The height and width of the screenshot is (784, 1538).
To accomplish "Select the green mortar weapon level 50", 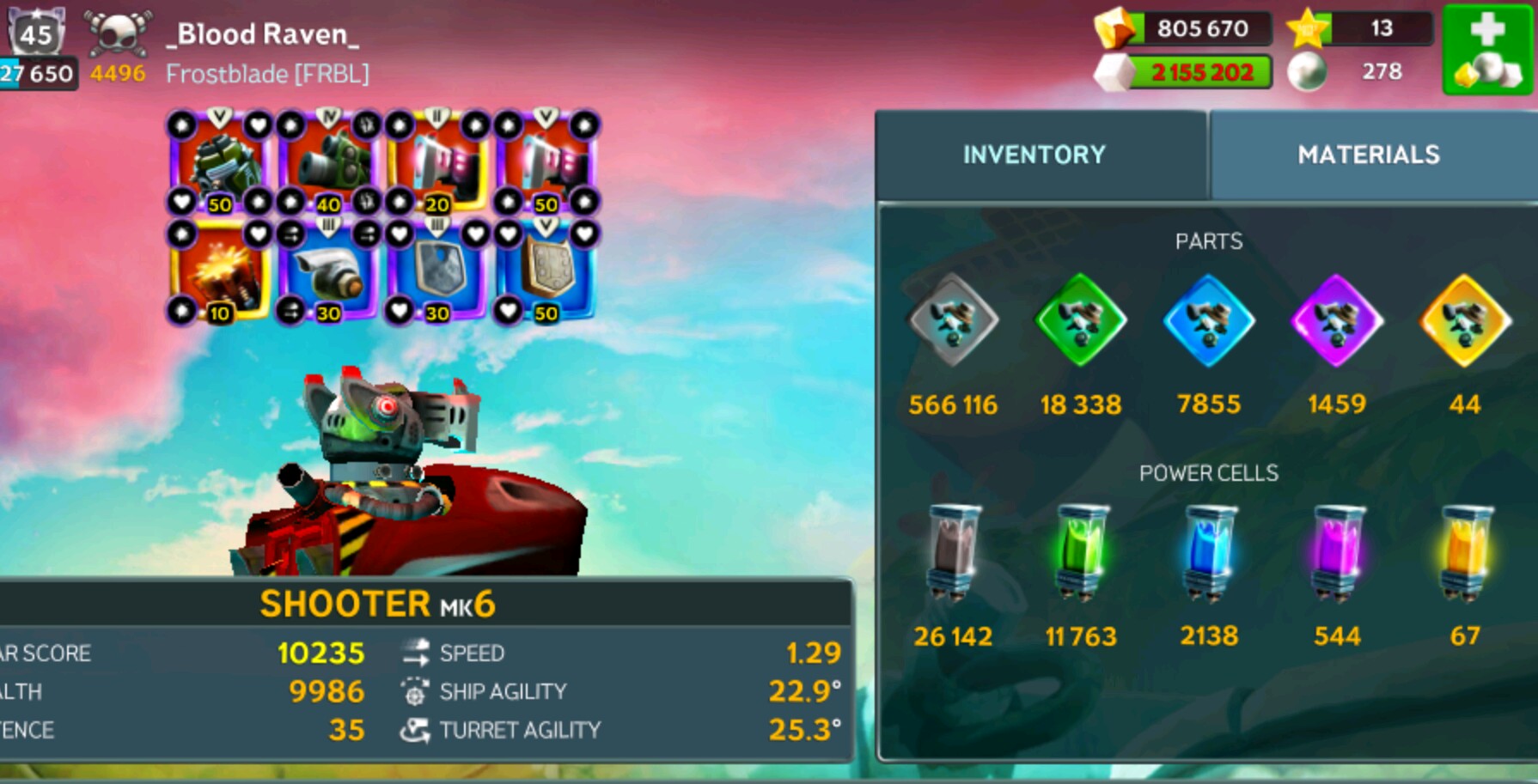I will [219, 161].
